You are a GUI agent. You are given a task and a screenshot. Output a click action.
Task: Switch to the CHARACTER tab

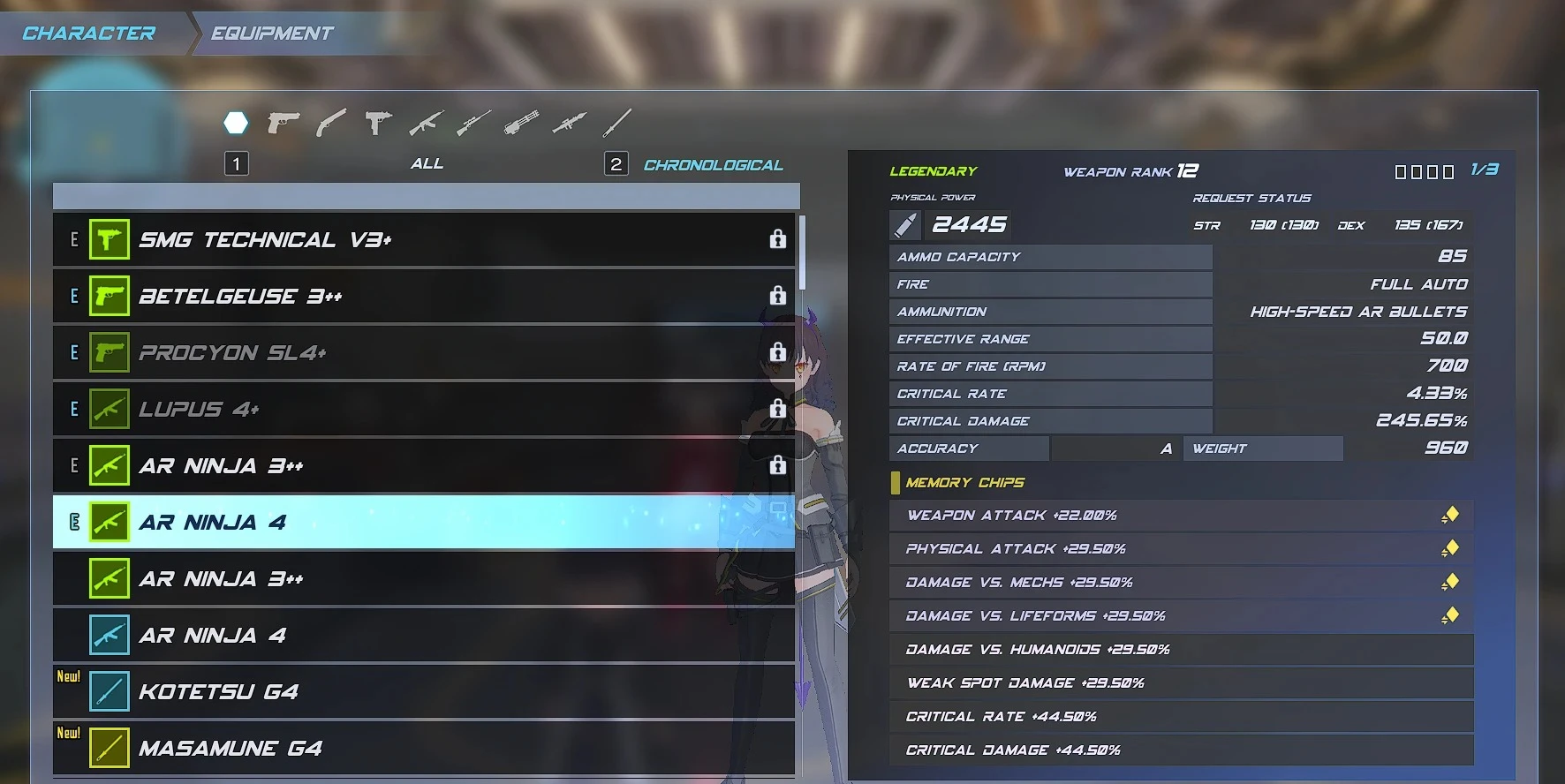tap(88, 33)
